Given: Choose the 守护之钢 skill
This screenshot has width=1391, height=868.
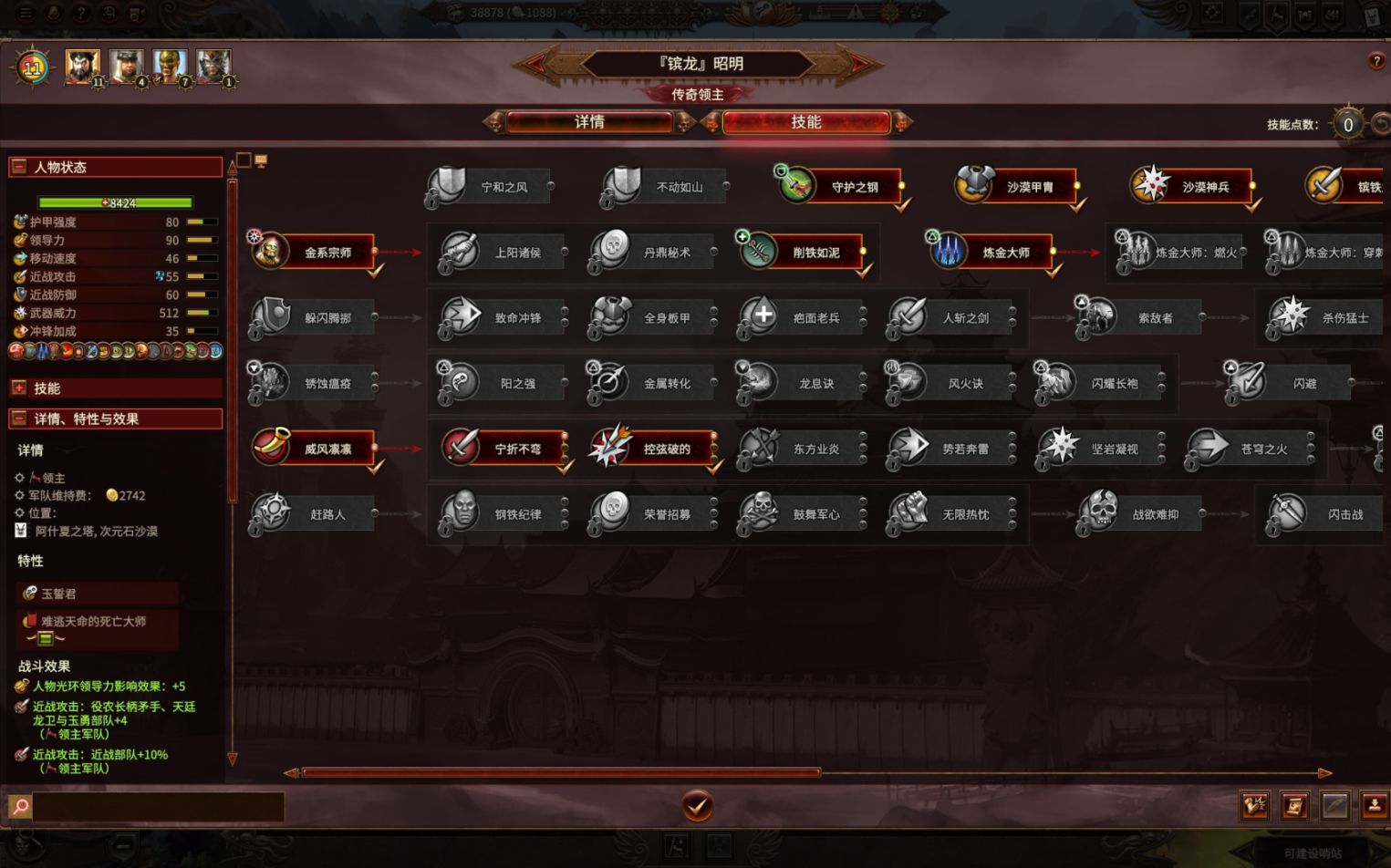Looking at the screenshot, I should [840, 187].
